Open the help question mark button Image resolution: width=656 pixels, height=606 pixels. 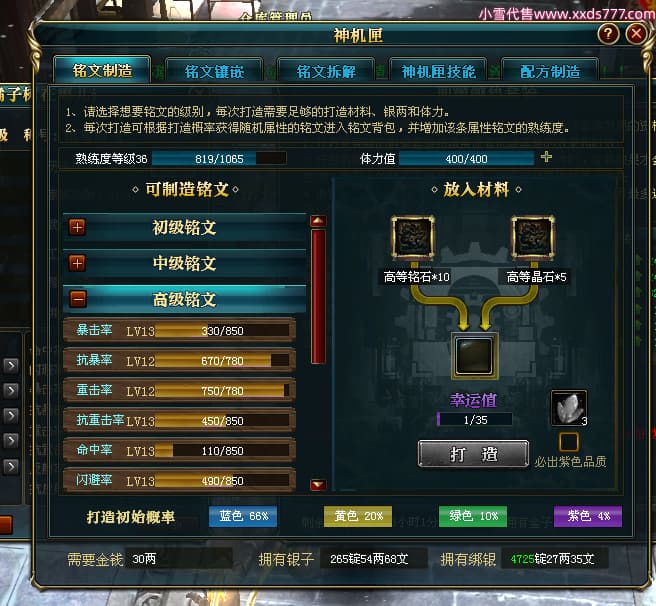point(607,34)
